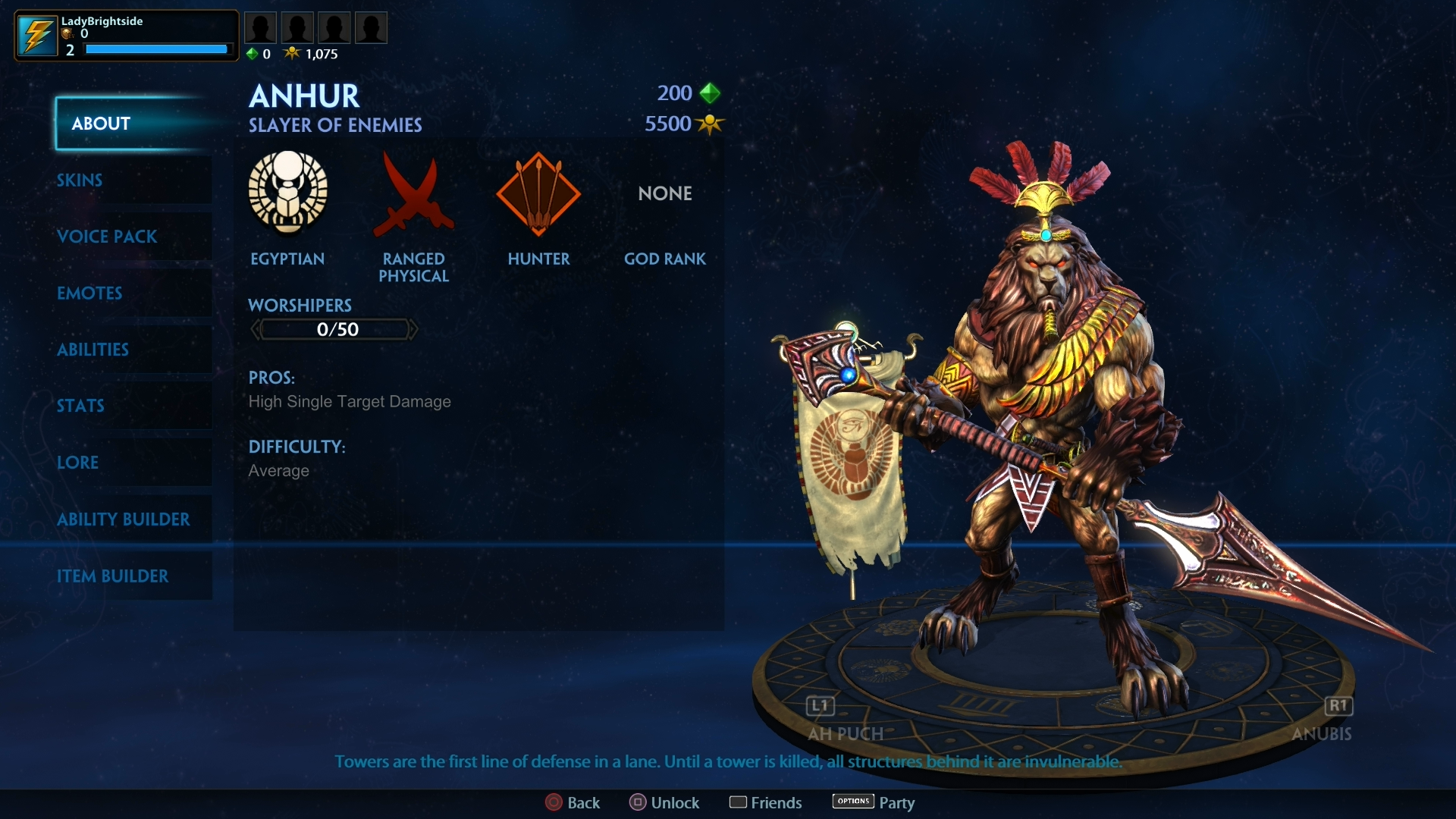Click the green gem icon beside 200

(x=710, y=93)
